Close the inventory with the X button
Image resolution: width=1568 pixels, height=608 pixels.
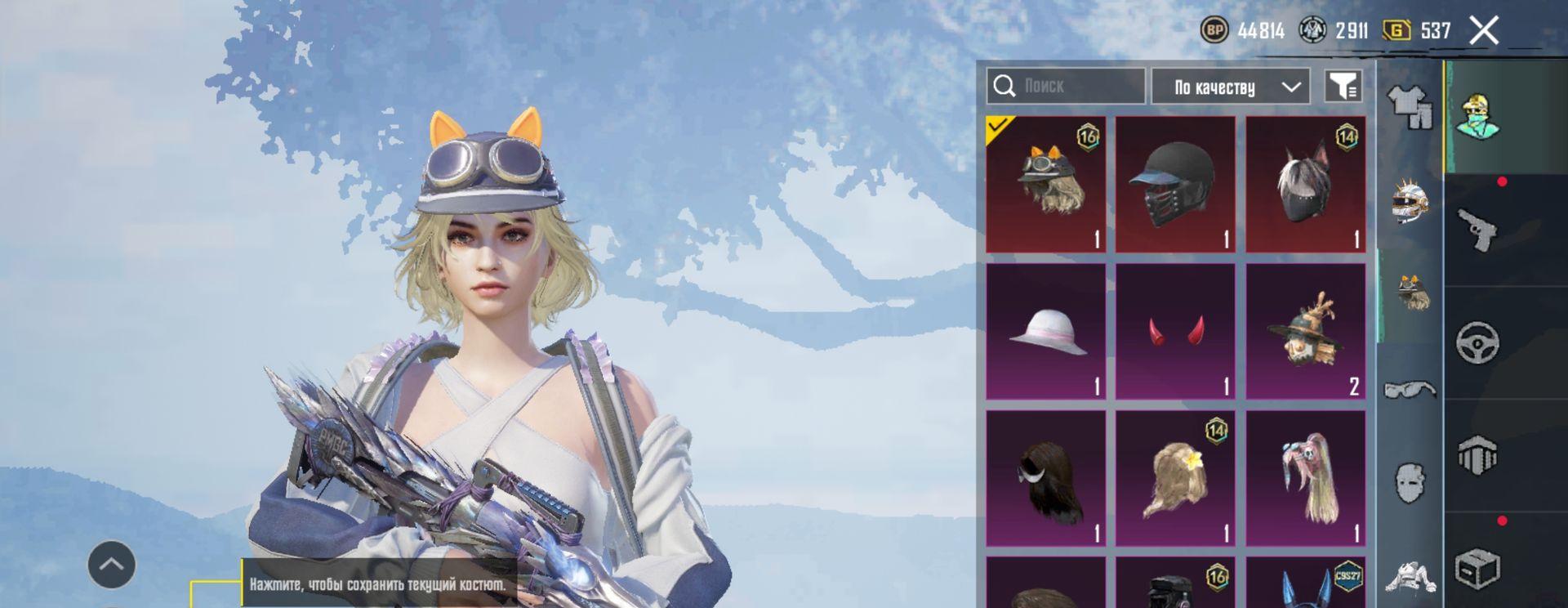coord(1483,31)
